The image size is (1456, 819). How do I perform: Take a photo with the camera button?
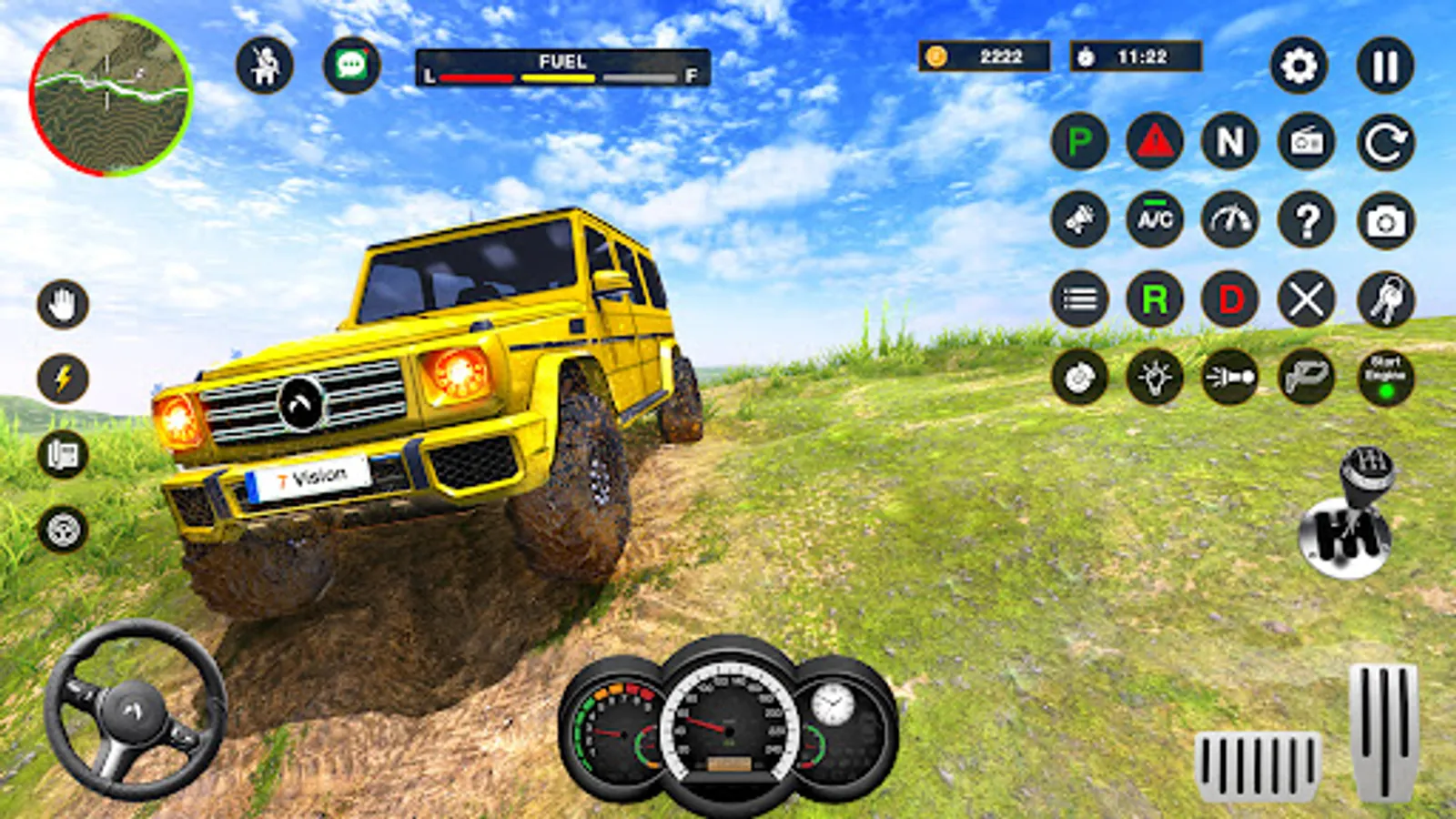pyautogui.click(x=1386, y=221)
